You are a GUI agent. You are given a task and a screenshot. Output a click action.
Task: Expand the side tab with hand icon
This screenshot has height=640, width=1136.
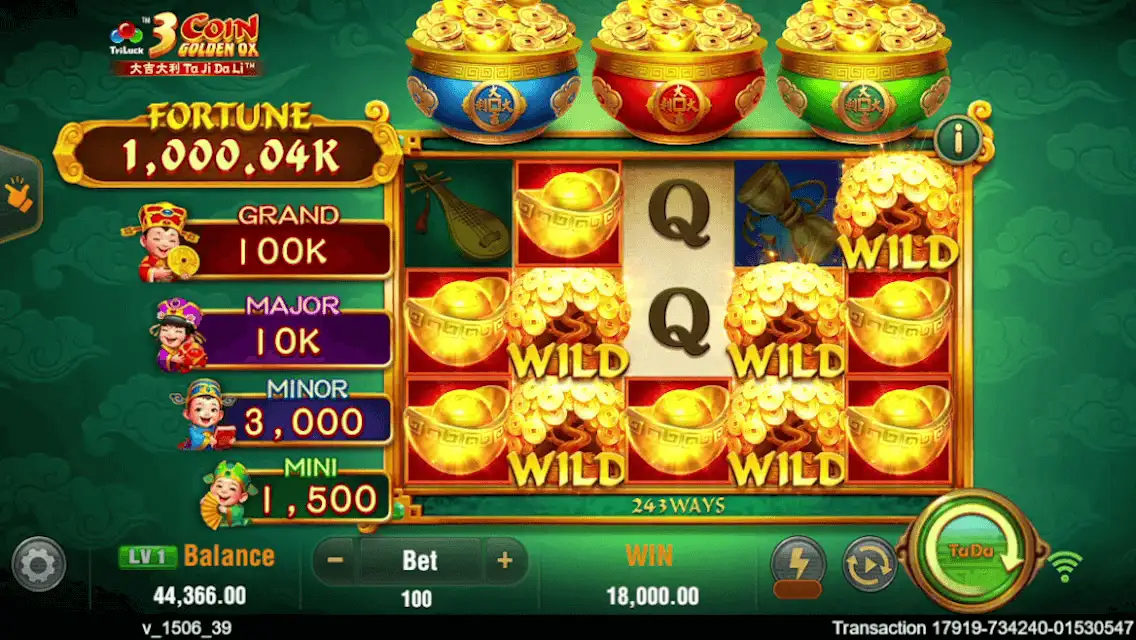[x=17, y=195]
